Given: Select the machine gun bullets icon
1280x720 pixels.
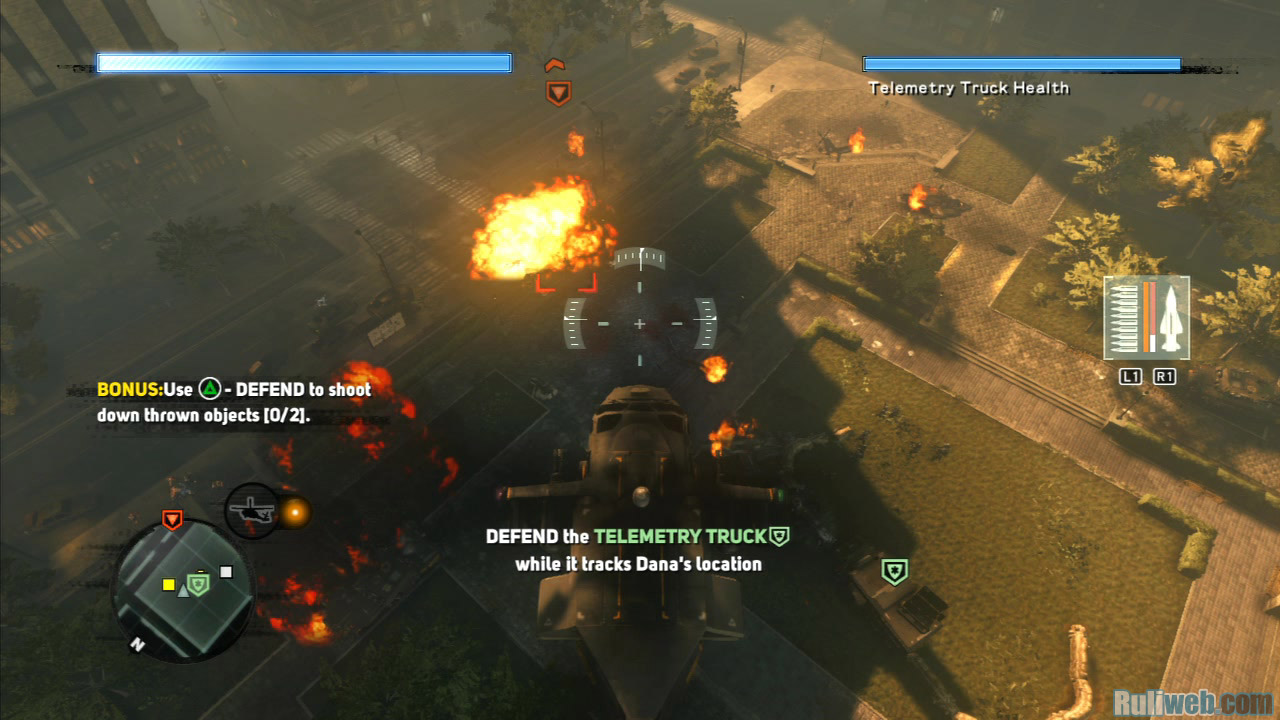Looking at the screenshot, I should (1126, 318).
